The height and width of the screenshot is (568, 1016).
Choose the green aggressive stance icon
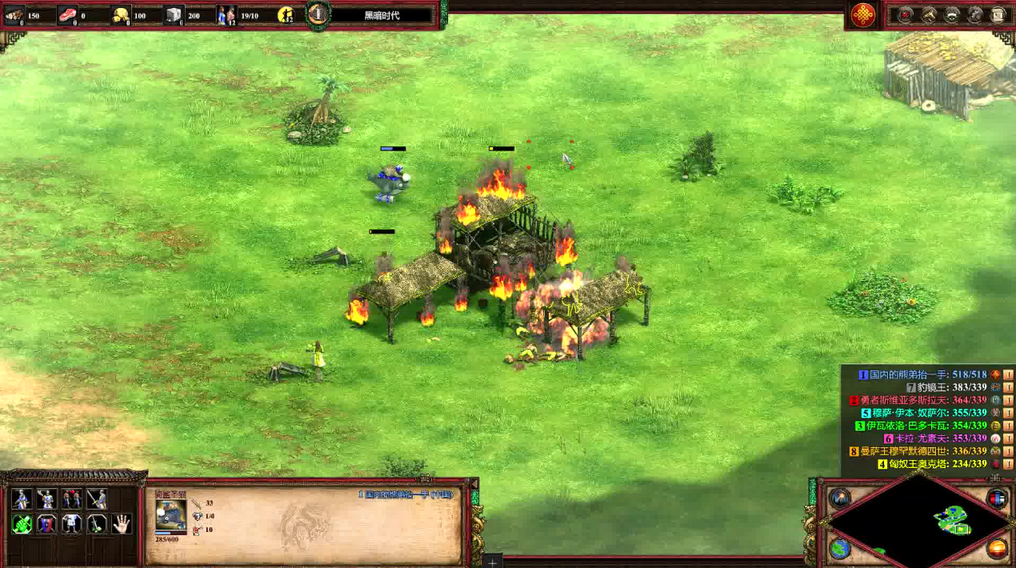(x=22, y=524)
